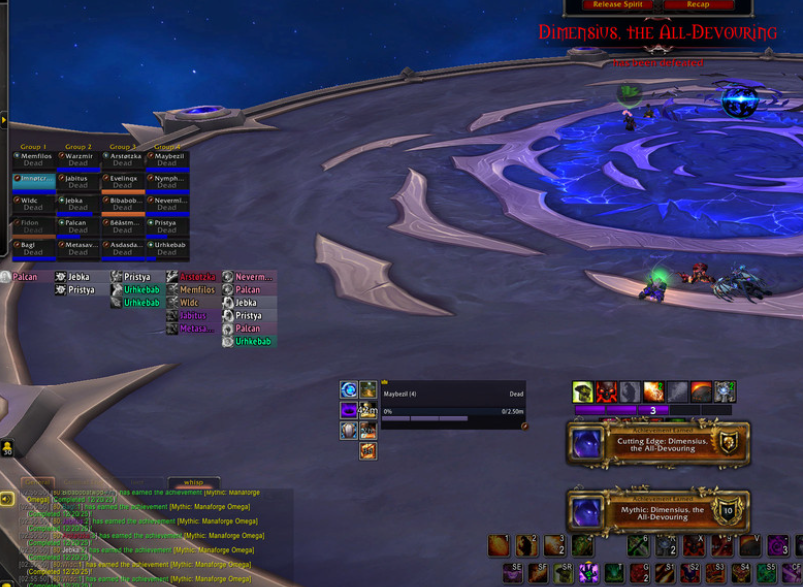Click the Release Spirit button

[x=618, y=5]
